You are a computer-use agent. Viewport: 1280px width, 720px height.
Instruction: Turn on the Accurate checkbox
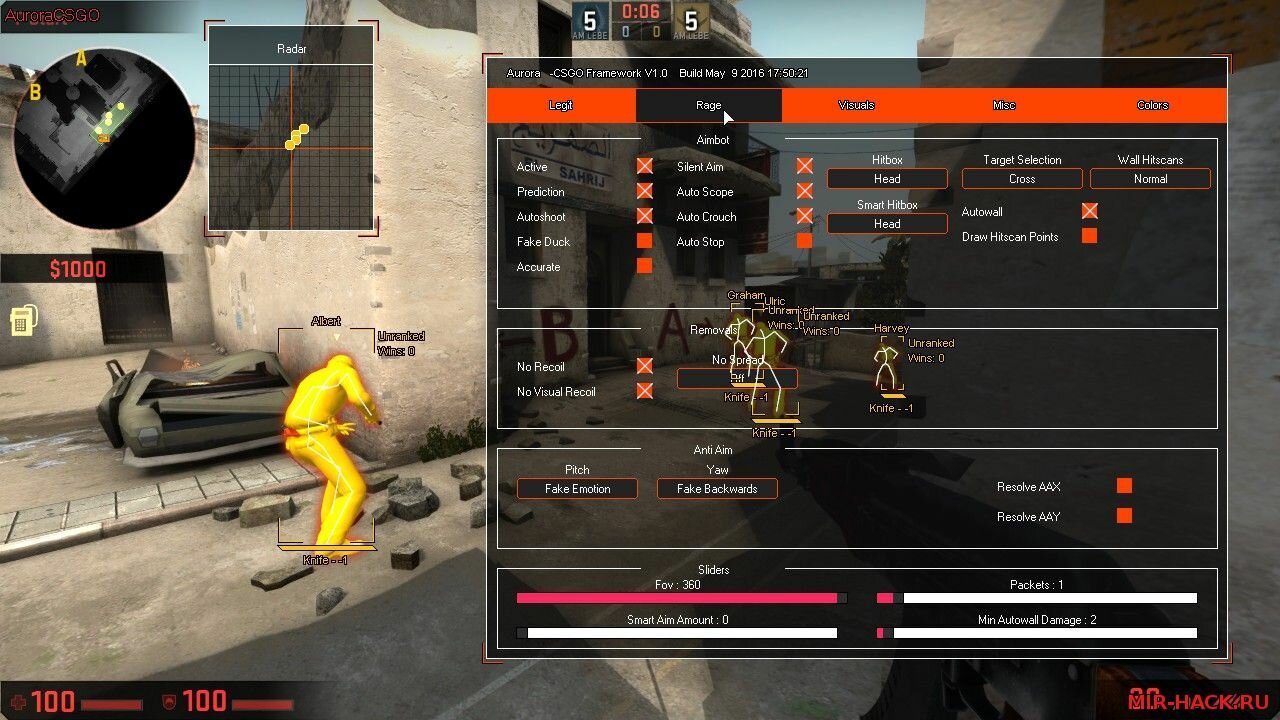click(644, 266)
